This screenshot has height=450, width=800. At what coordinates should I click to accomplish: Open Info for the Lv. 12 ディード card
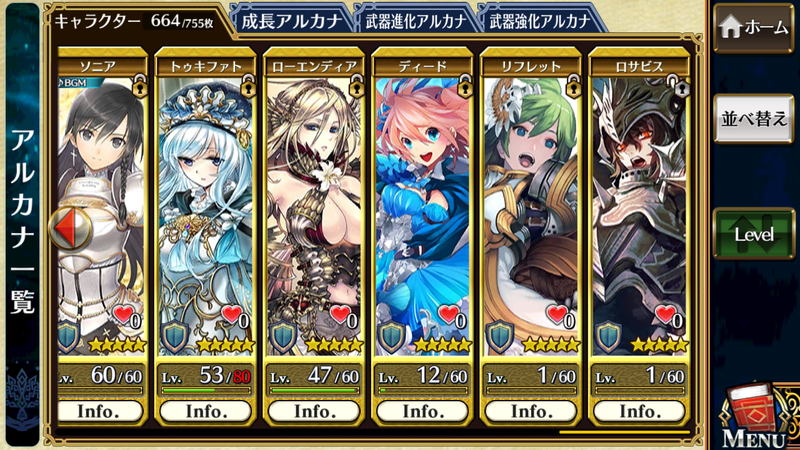[x=421, y=411]
